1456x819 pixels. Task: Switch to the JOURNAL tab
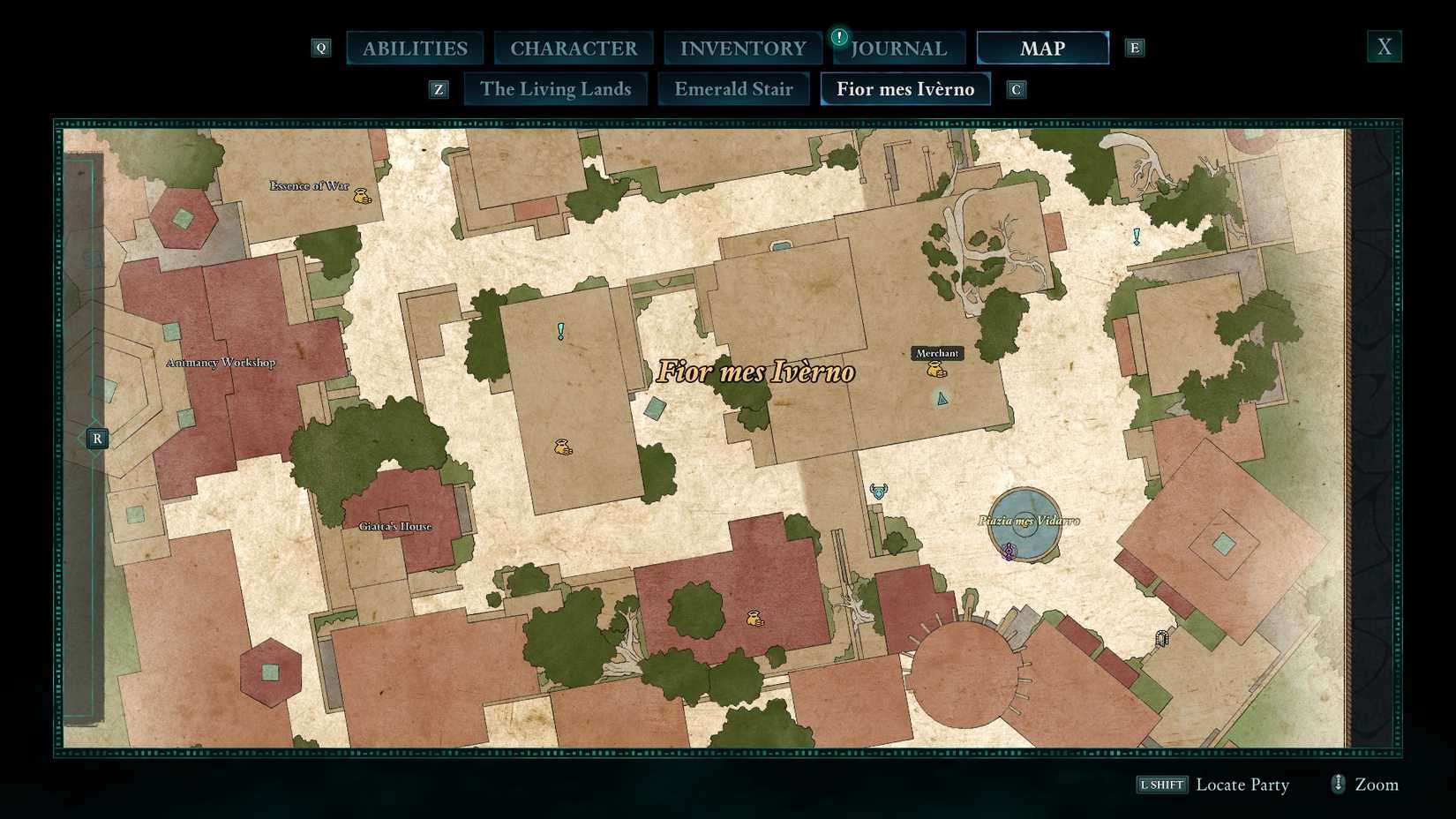[901, 49]
